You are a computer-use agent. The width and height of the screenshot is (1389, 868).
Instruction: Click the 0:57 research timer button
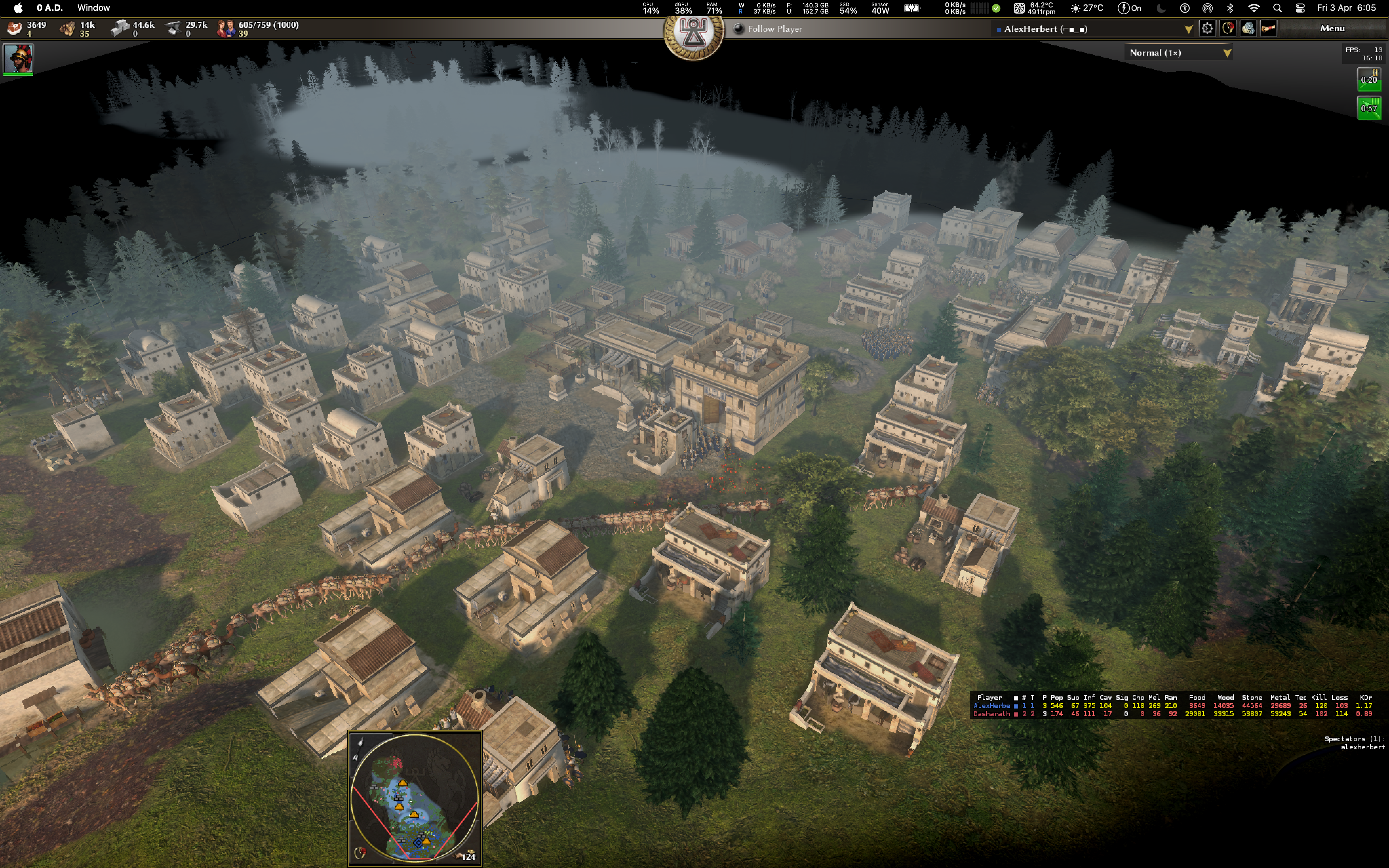[1368, 108]
